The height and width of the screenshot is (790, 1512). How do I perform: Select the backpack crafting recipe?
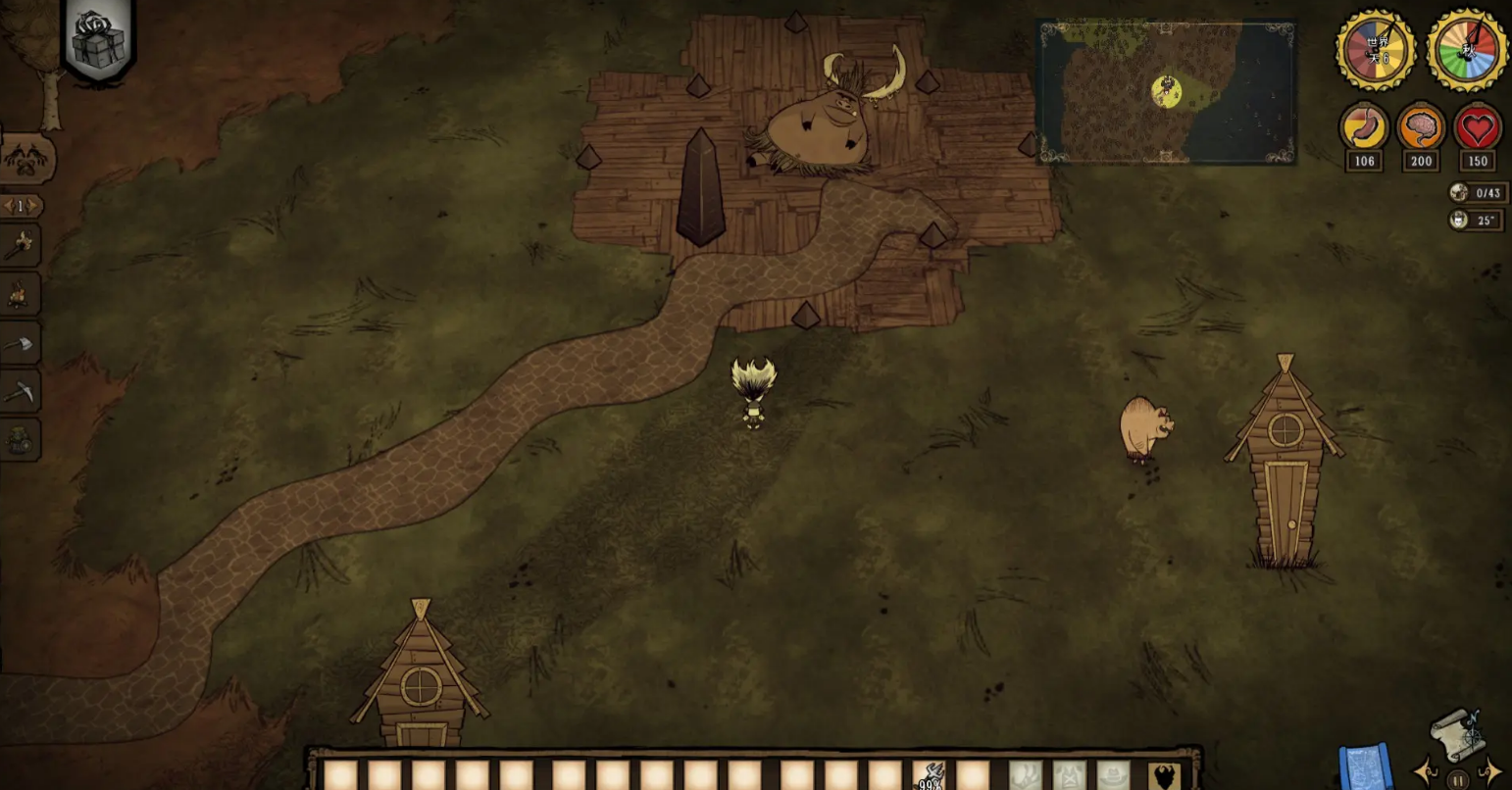[20, 440]
